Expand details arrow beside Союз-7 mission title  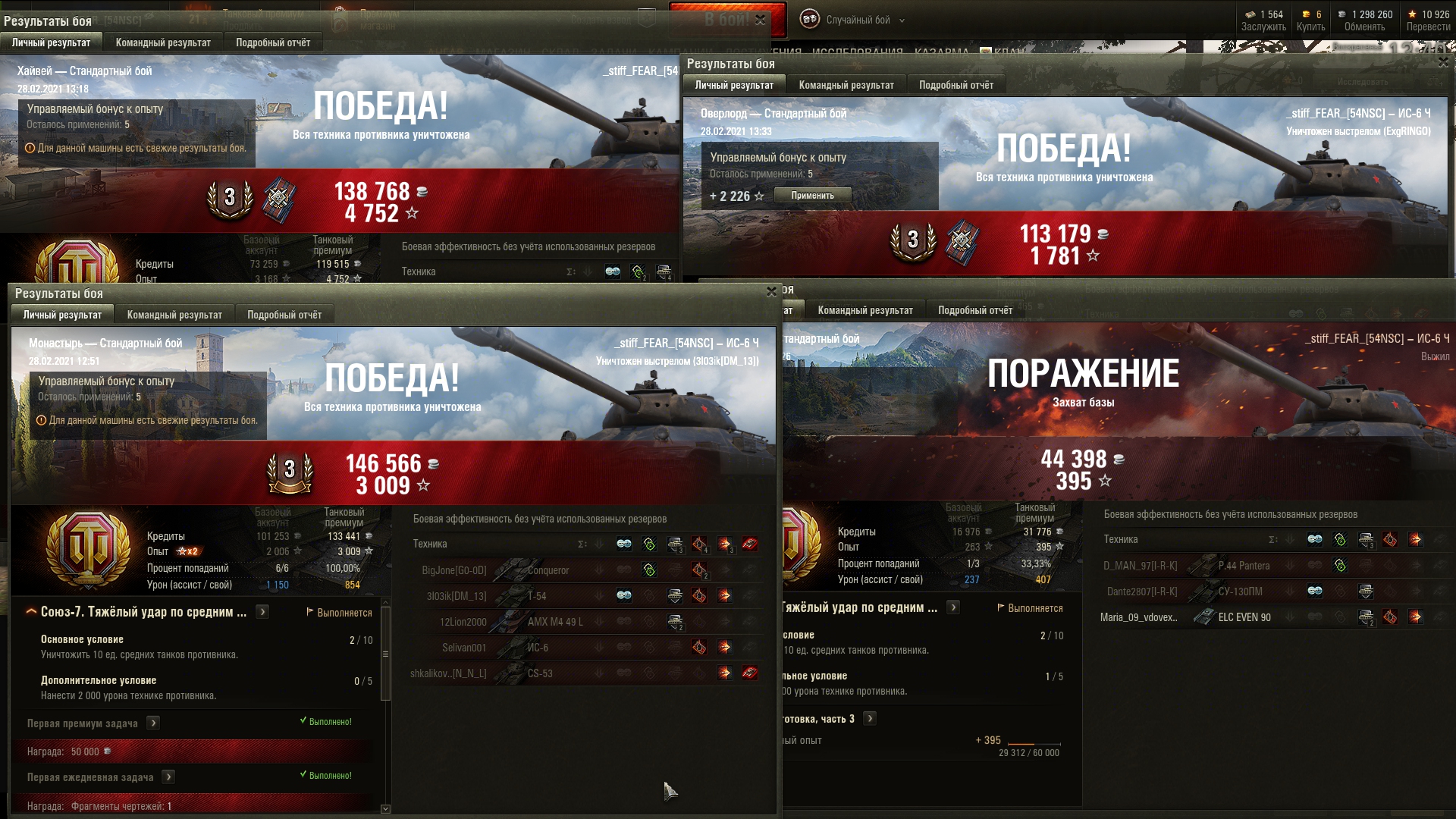pyautogui.click(x=262, y=612)
